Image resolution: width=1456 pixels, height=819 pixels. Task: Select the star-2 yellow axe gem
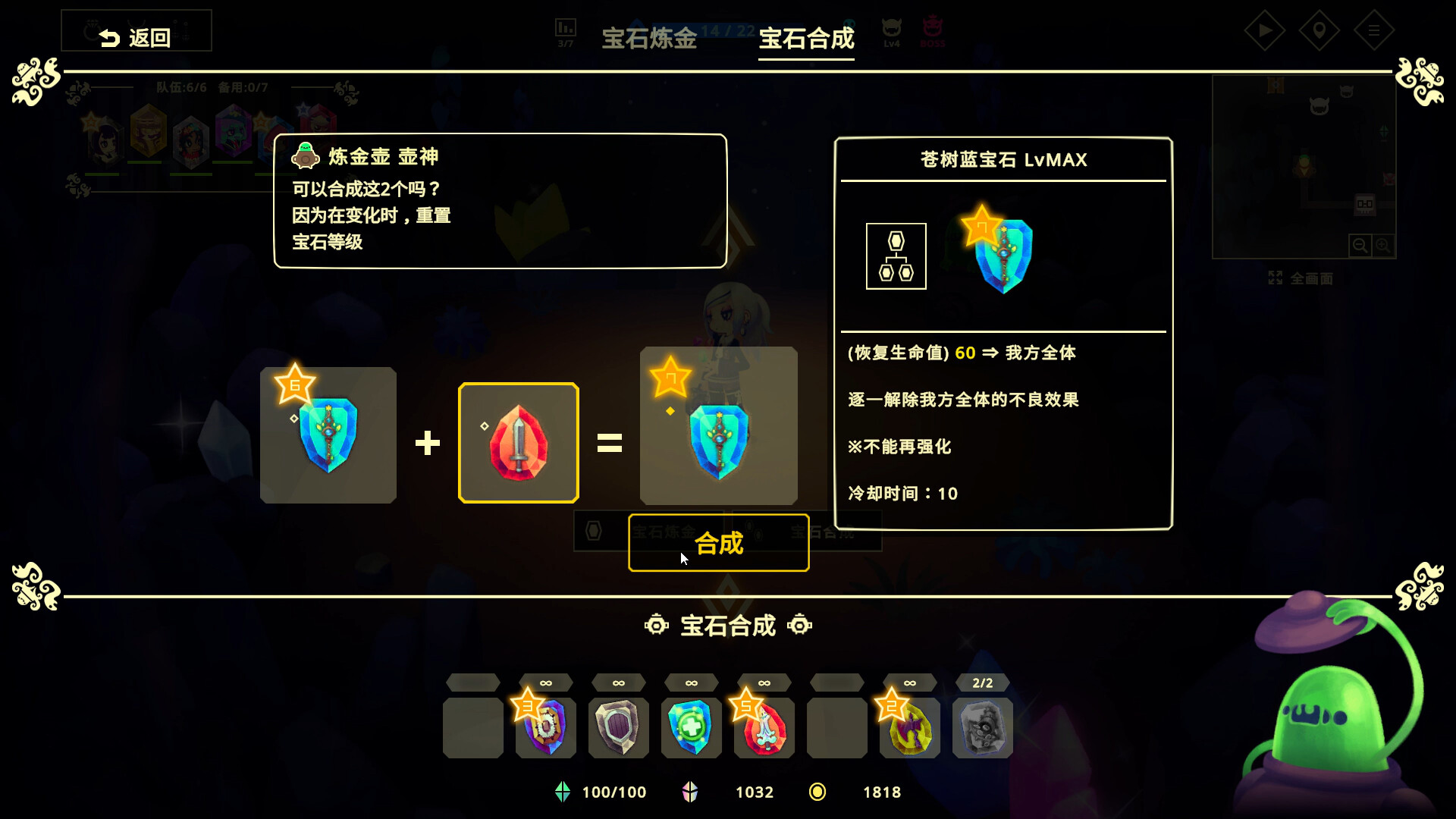pos(909,727)
